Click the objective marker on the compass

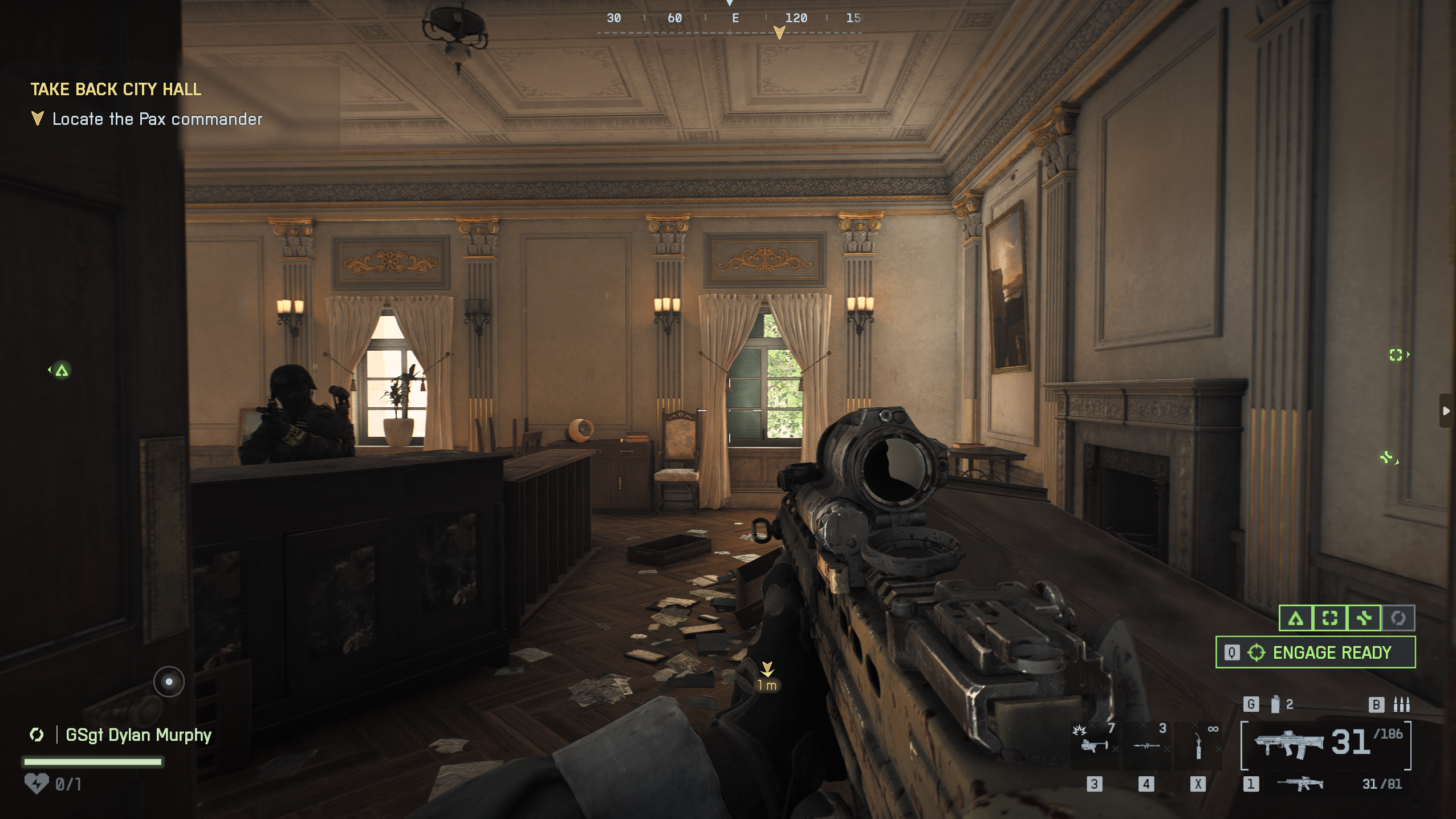[779, 33]
